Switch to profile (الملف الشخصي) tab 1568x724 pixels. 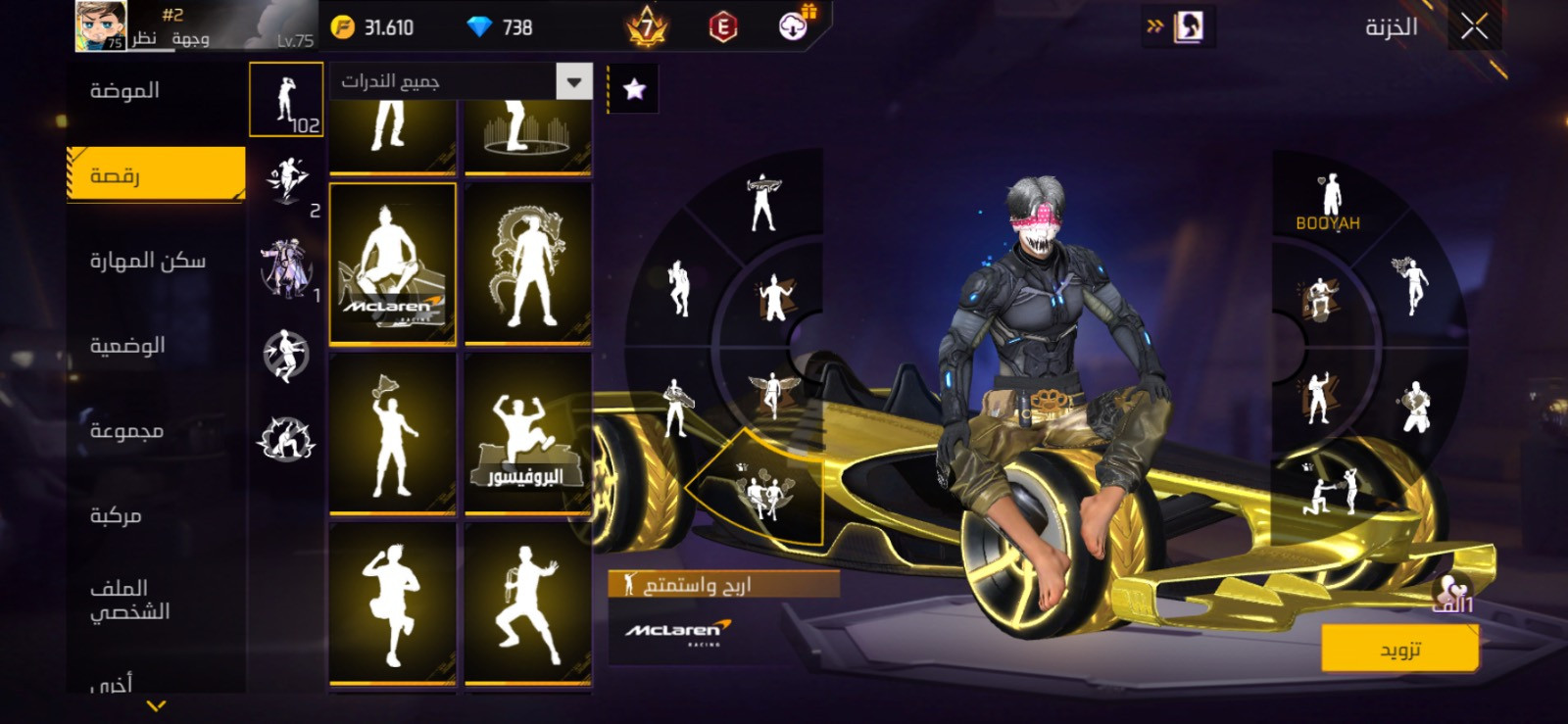(x=129, y=600)
